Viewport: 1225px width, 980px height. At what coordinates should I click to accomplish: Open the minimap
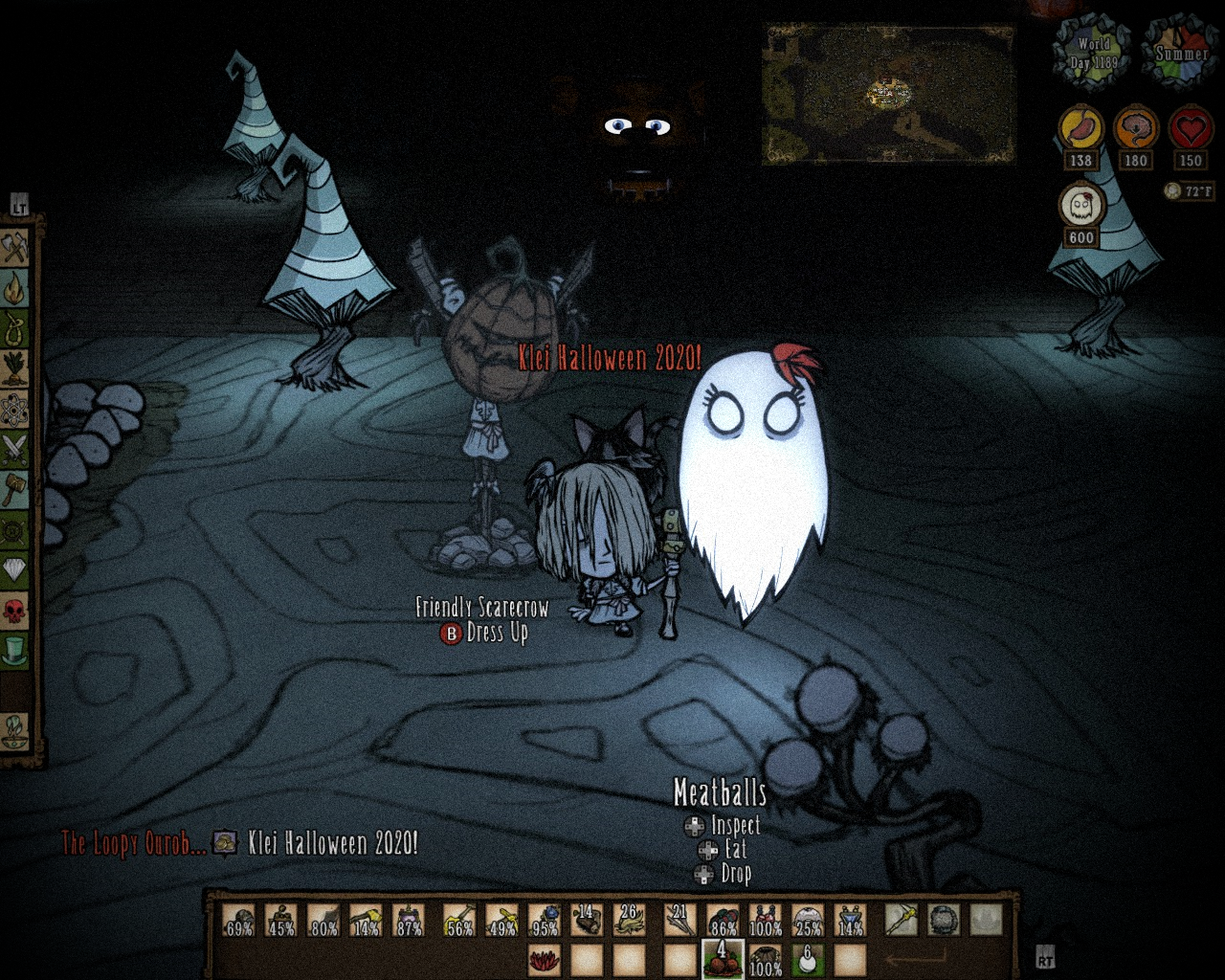pos(887,94)
